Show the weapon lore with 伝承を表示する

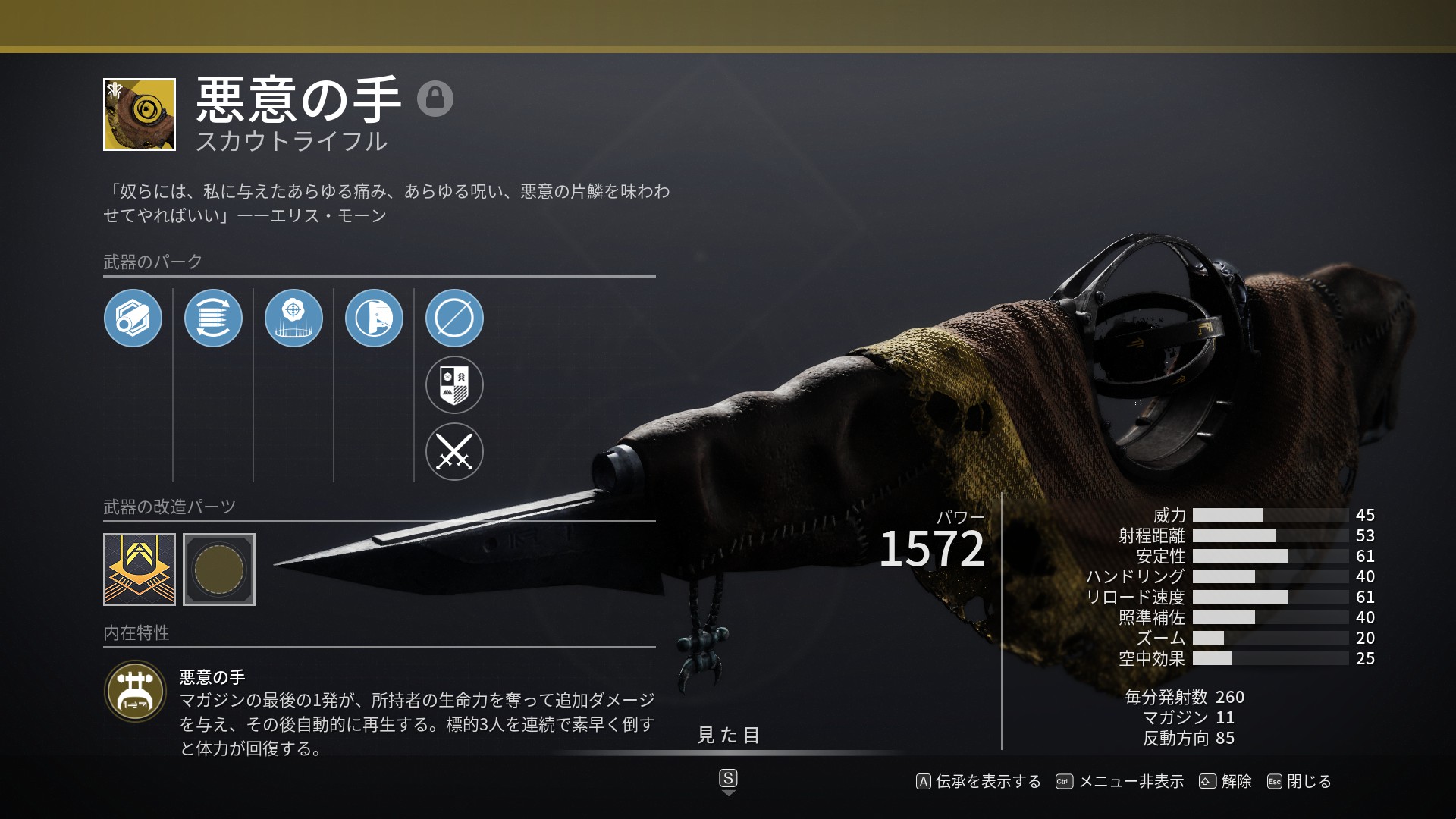tap(978, 782)
